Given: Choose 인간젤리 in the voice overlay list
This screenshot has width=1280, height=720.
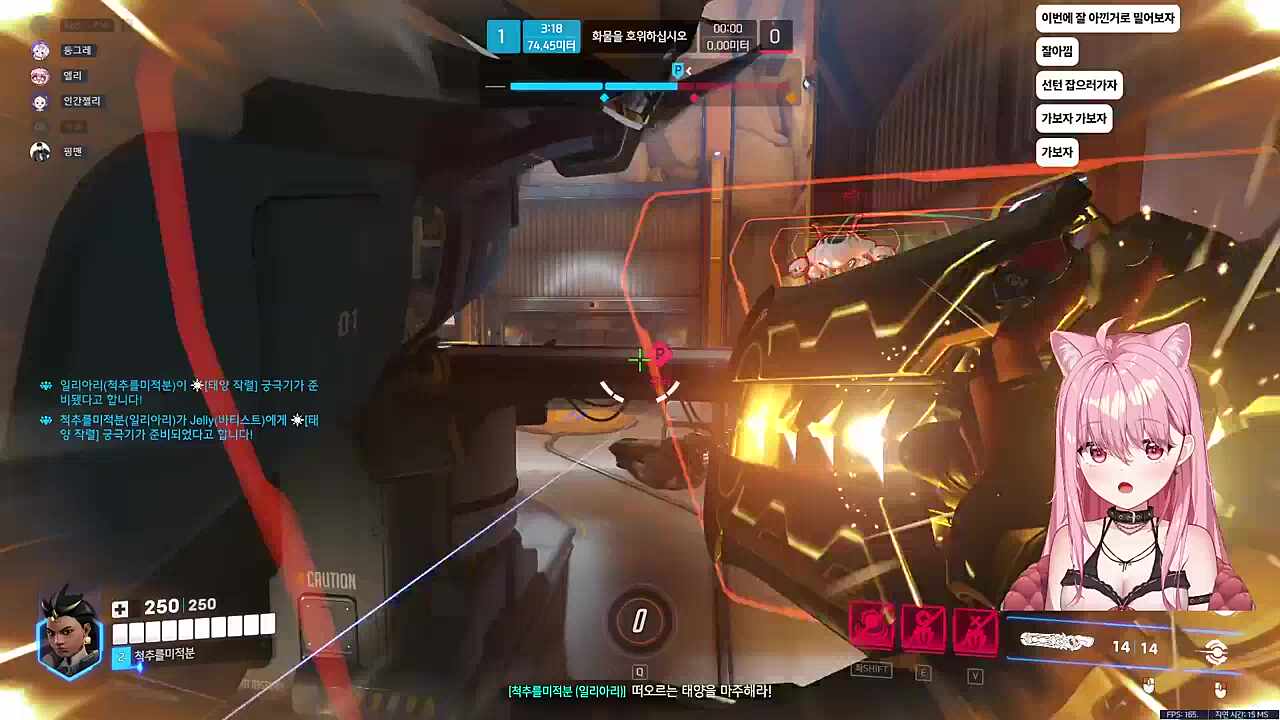Looking at the screenshot, I should 81,101.
